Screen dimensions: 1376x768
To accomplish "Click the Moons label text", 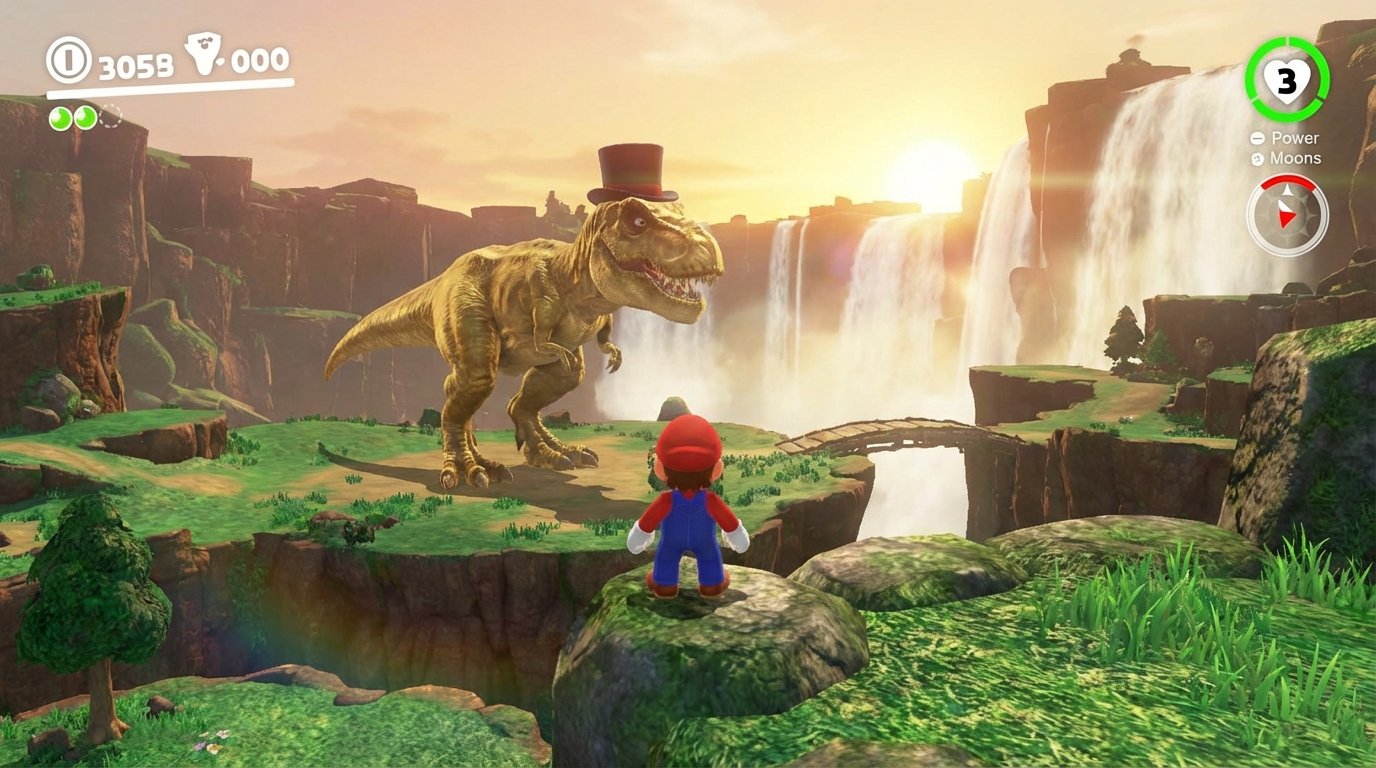I will click(1297, 158).
